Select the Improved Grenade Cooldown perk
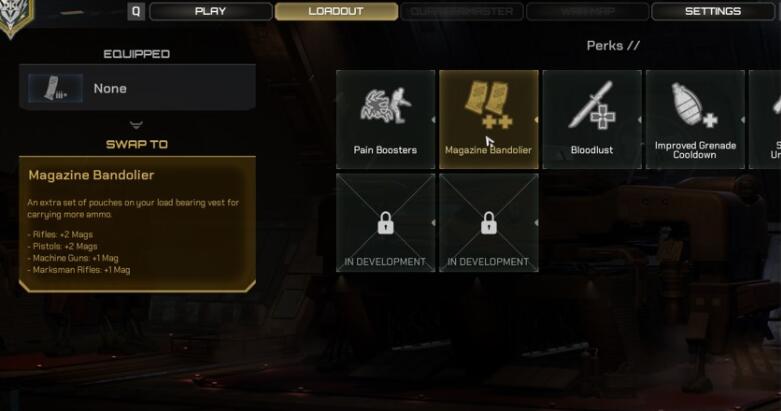Image resolution: width=781 pixels, height=411 pixels. click(694, 118)
